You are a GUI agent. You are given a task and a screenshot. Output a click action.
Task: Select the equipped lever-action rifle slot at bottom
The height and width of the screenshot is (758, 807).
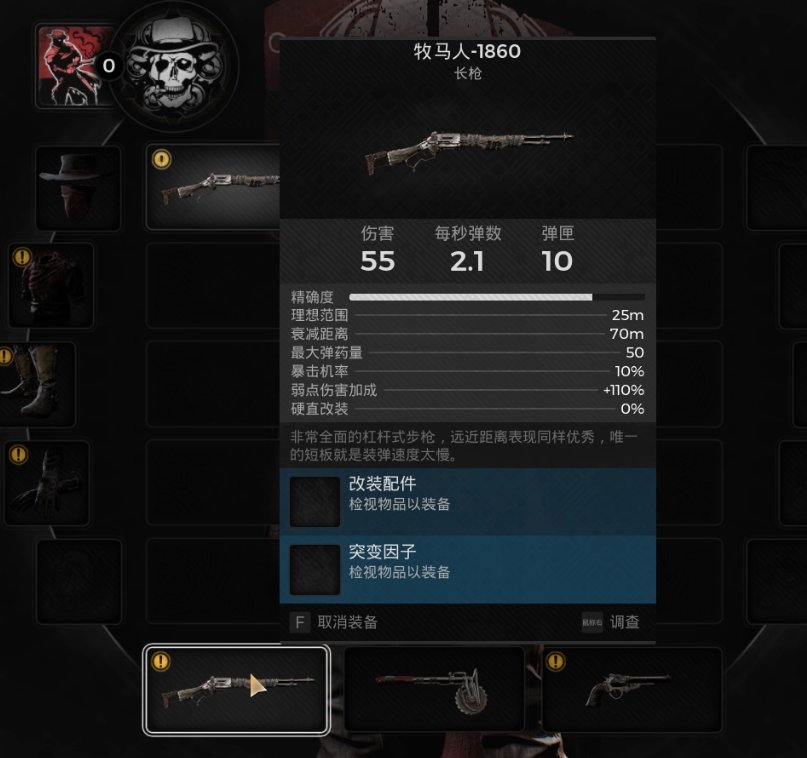[236, 690]
